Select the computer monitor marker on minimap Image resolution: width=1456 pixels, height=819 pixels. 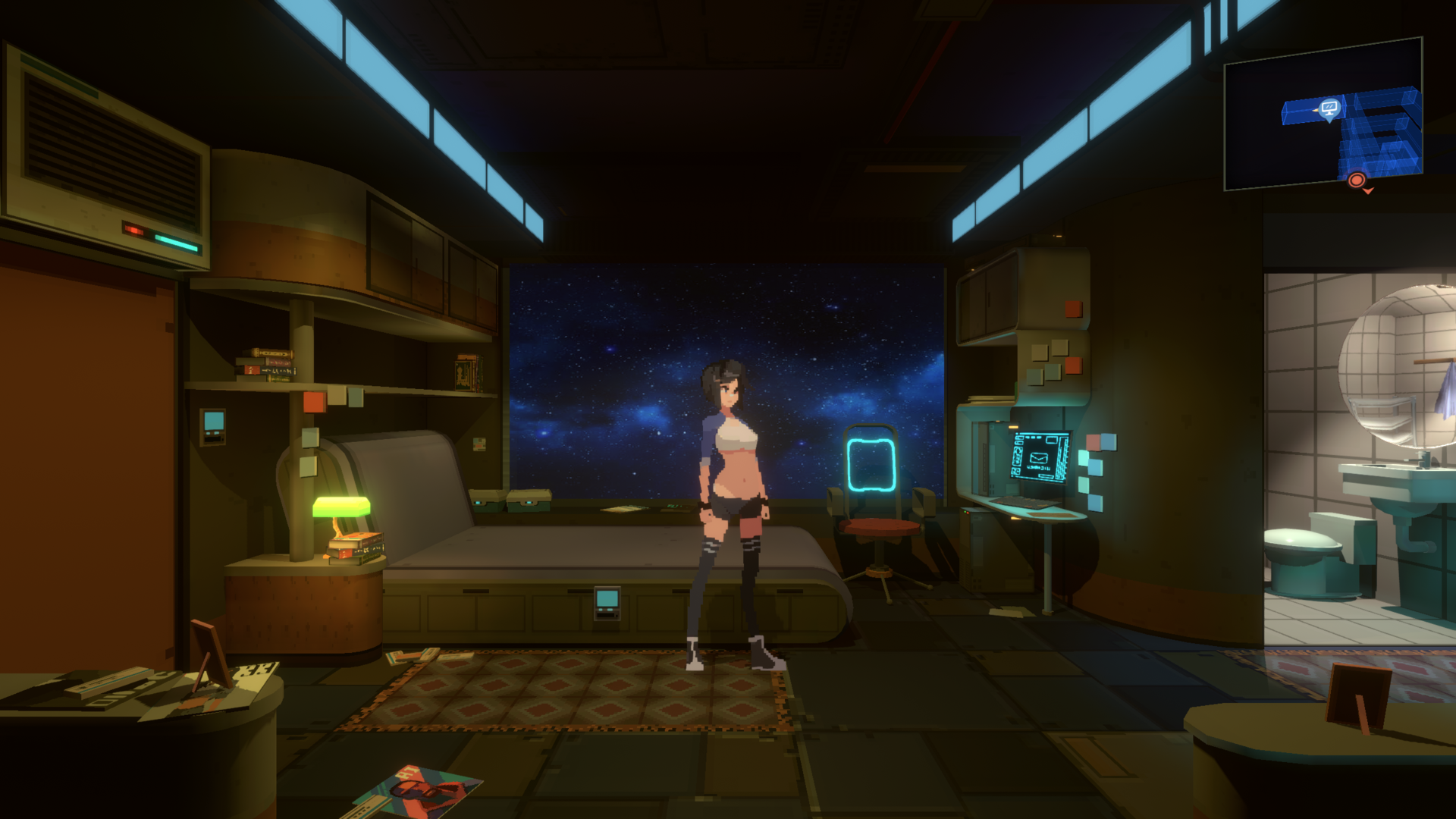click(x=1329, y=108)
